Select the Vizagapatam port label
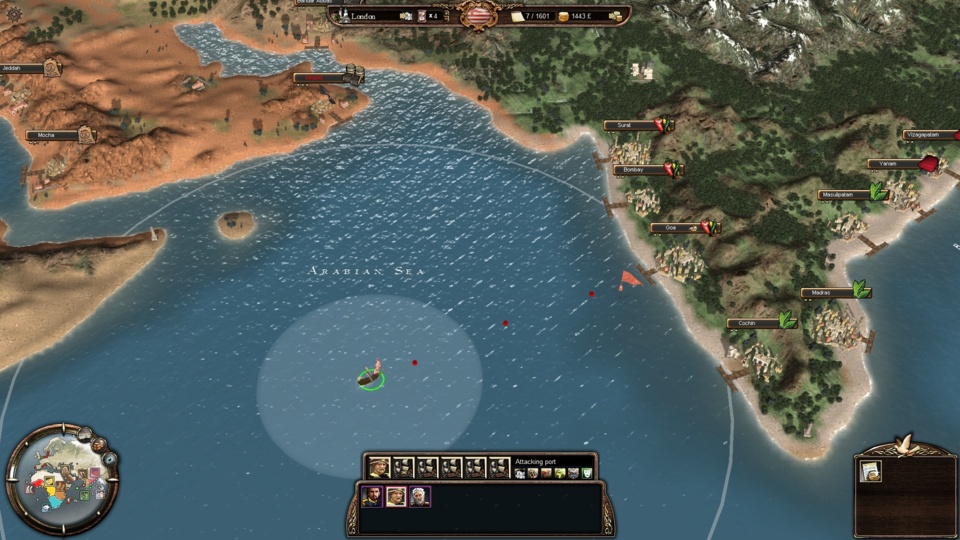960x540 pixels. (x=930, y=135)
